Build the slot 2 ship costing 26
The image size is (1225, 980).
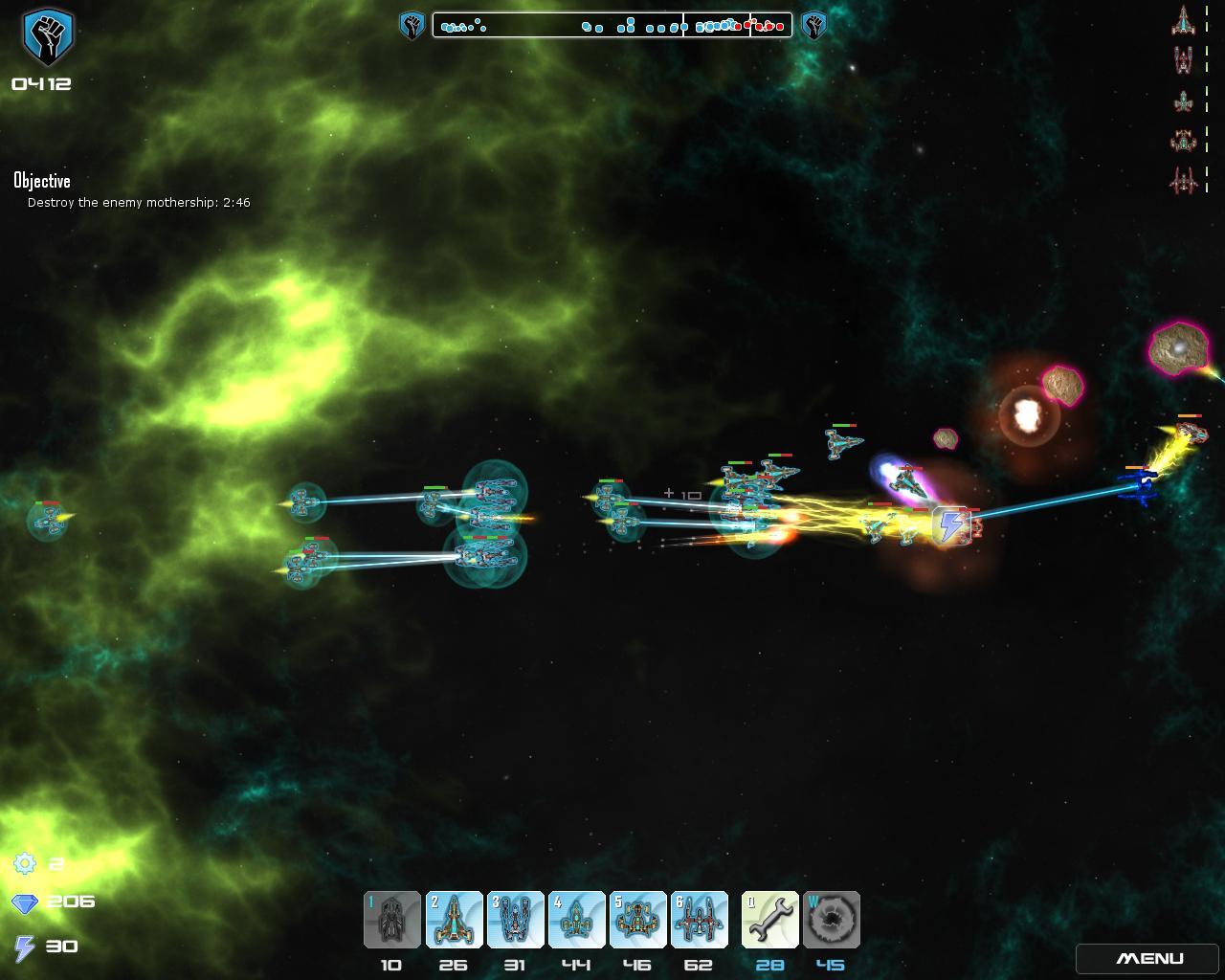[454, 920]
